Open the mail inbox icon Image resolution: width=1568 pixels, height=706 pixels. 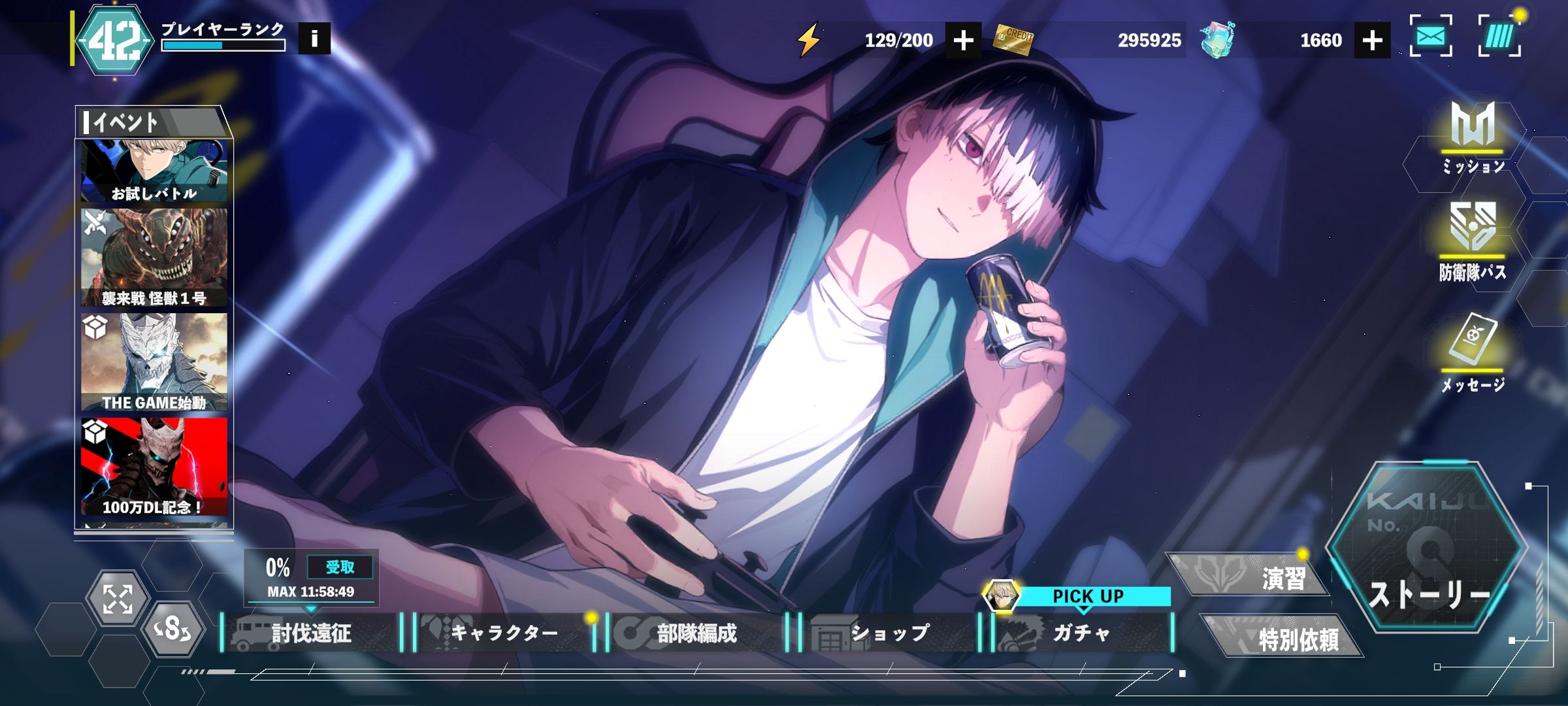(1431, 36)
